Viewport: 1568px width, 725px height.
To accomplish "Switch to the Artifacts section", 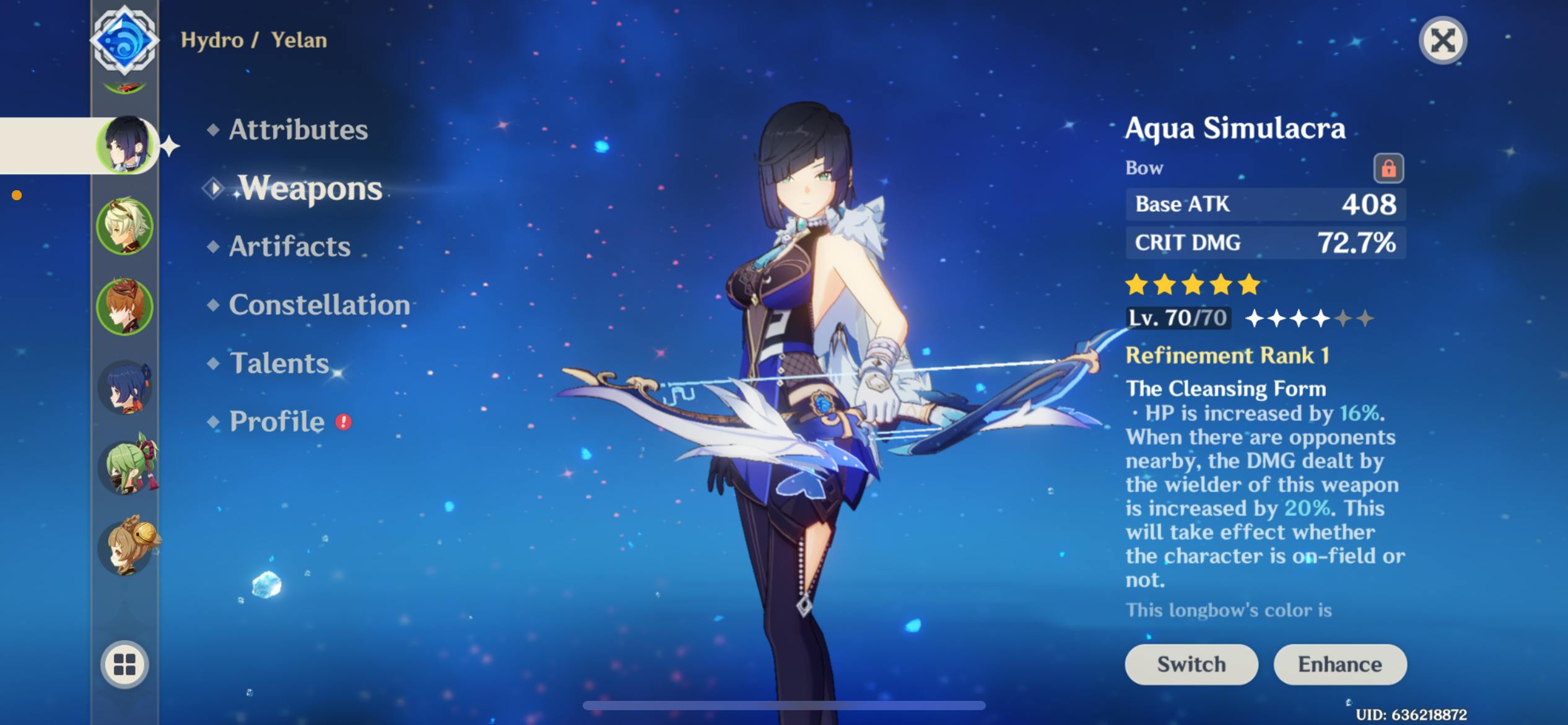I will tap(289, 247).
